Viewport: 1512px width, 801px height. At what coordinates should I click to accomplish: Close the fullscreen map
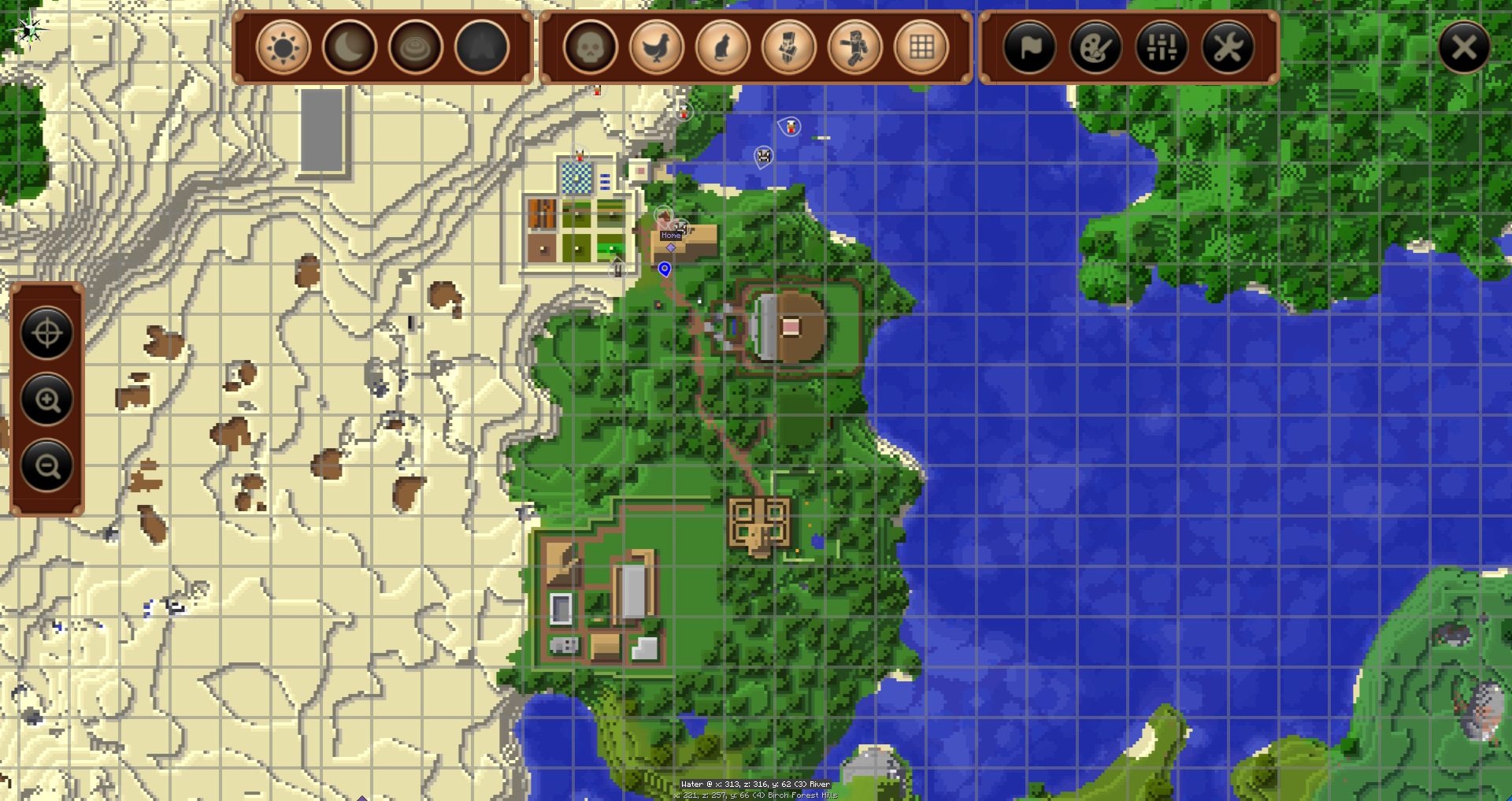tap(1464, 48)
